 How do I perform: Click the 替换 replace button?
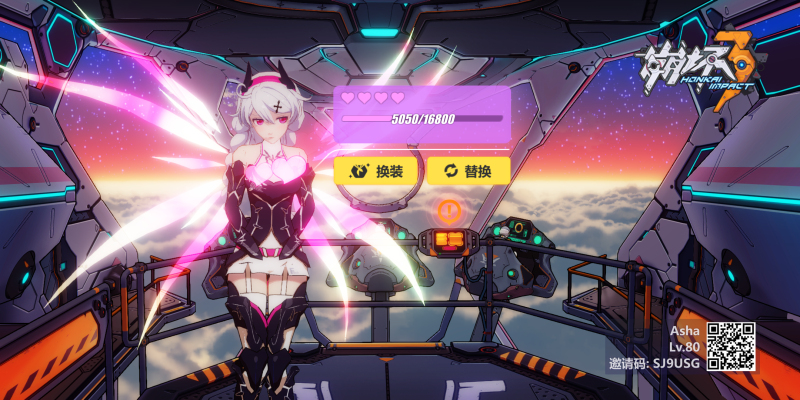pyautogui.click(x=468, y=171)
